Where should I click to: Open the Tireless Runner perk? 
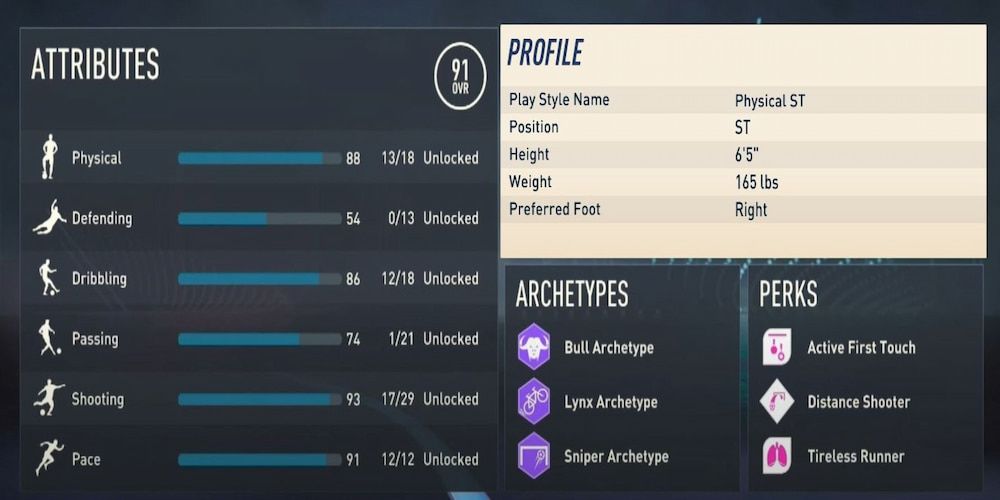777,456
